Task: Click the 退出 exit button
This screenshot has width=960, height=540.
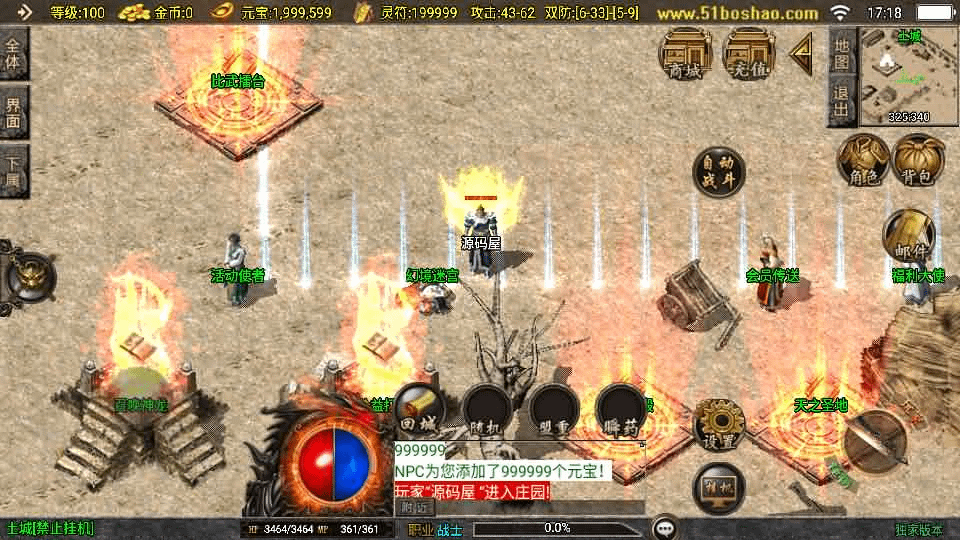Action: 842,102
